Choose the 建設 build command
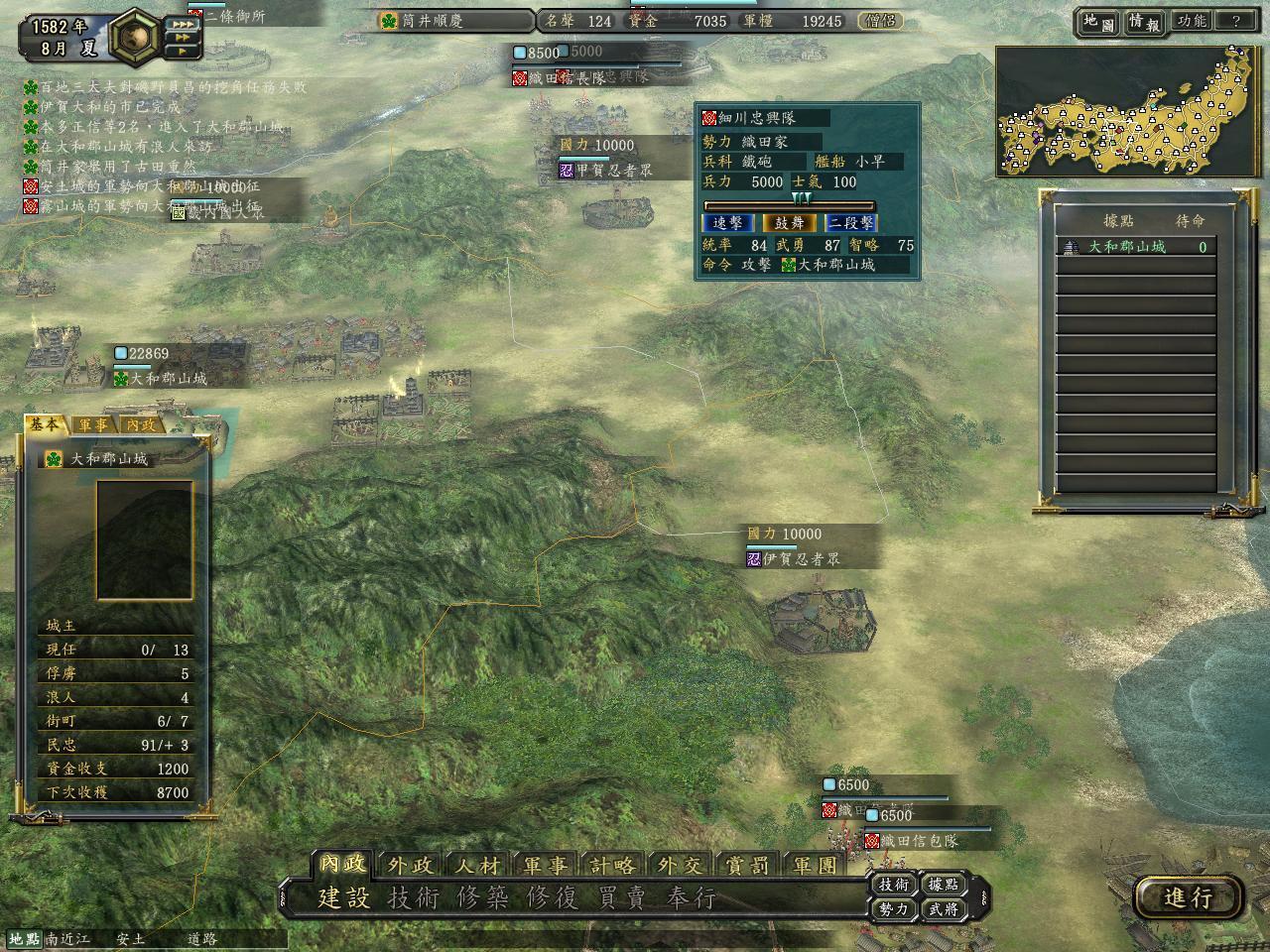The width and height of the screenshot is (1270, 952). 343,898
